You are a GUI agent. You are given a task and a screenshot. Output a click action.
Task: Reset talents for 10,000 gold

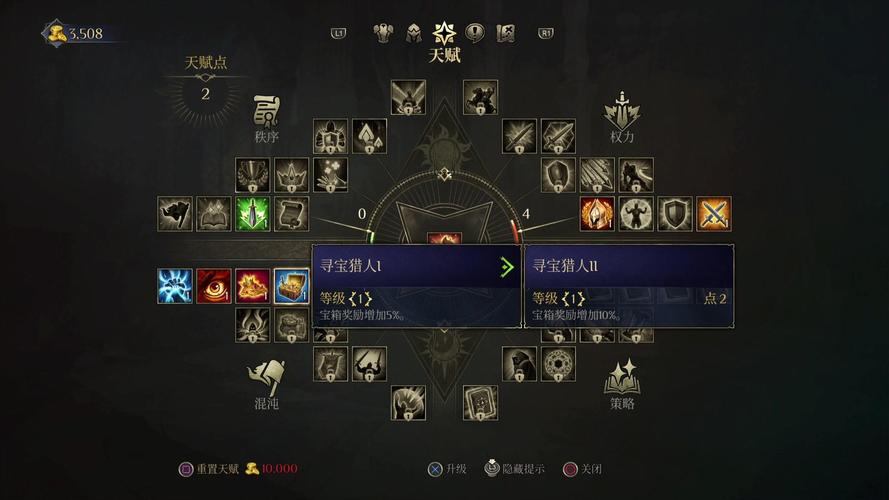coord(237,468)
